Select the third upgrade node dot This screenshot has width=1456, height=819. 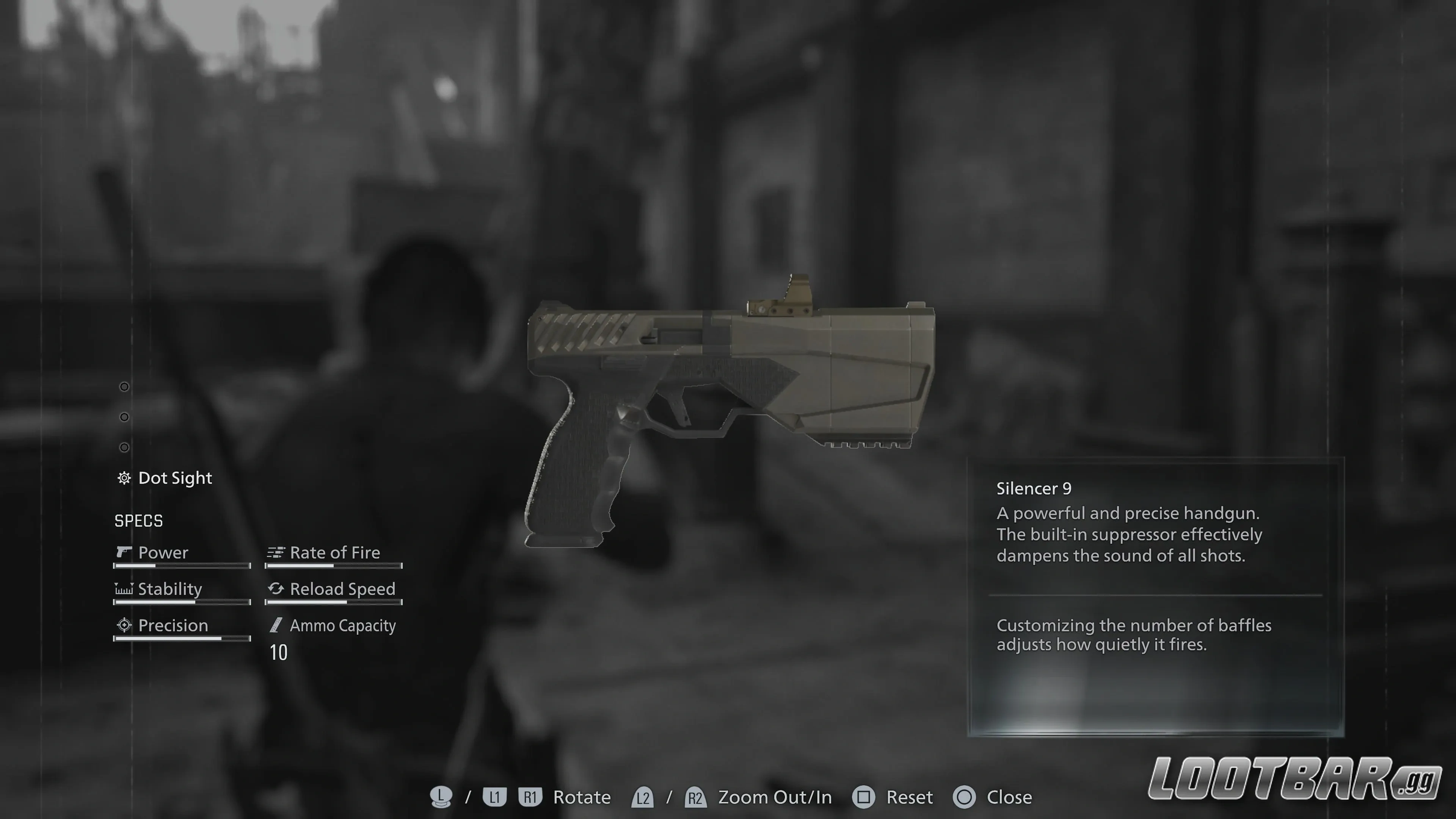(x=124, y=447)
